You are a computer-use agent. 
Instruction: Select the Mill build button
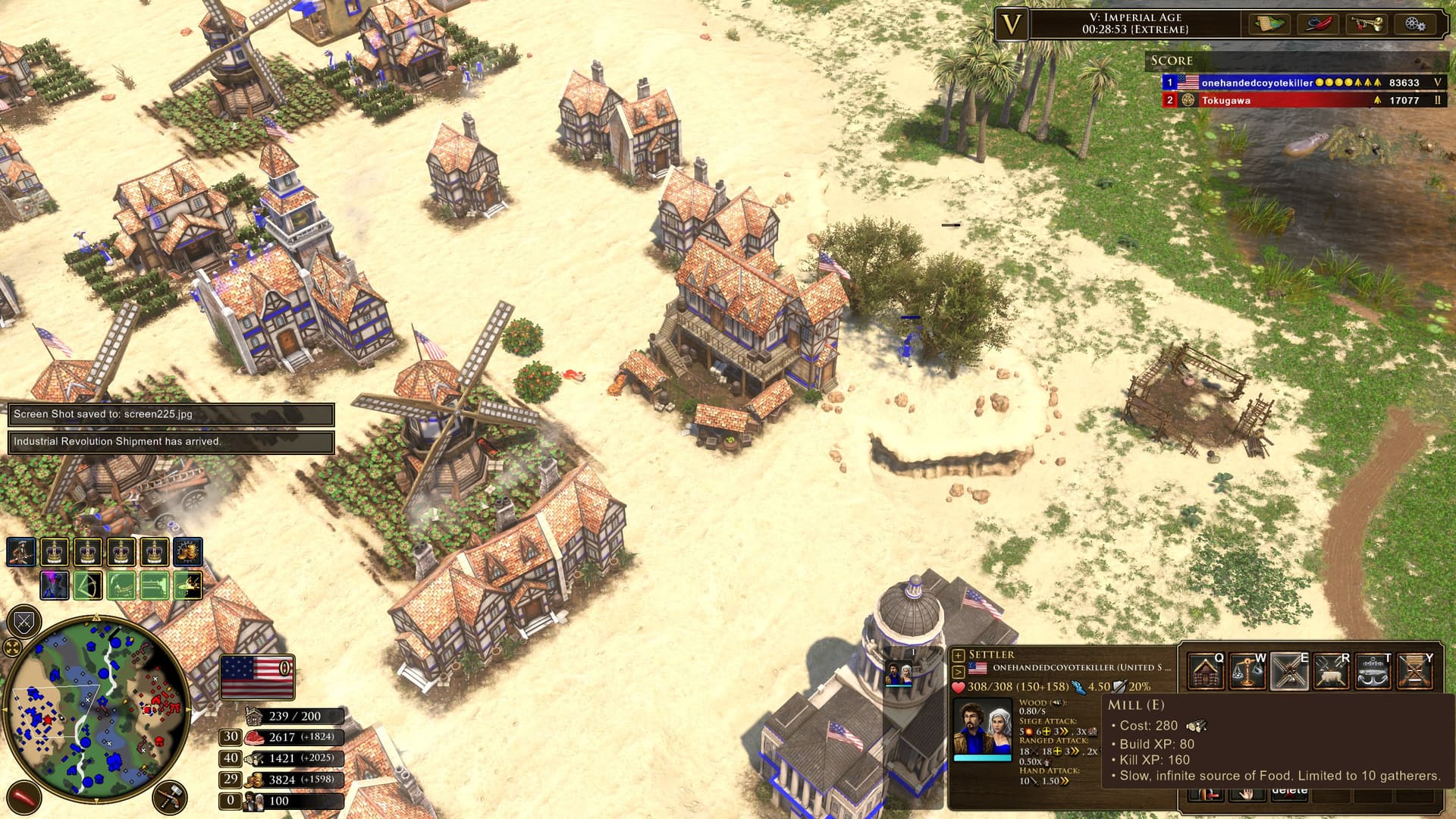[x=1288, y=672]
